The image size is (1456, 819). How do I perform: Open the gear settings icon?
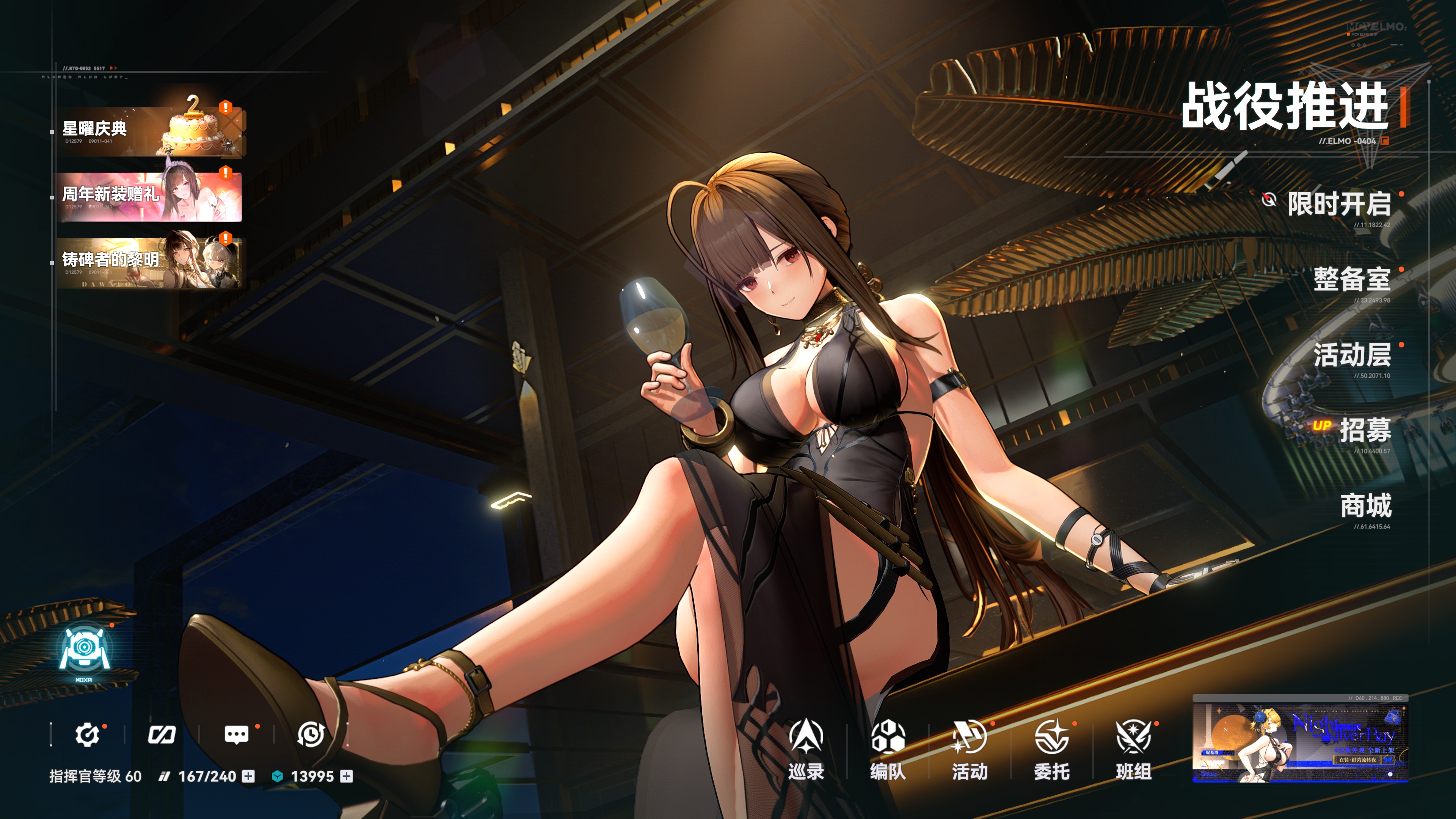pyautogui.click(x=87, y=734)
